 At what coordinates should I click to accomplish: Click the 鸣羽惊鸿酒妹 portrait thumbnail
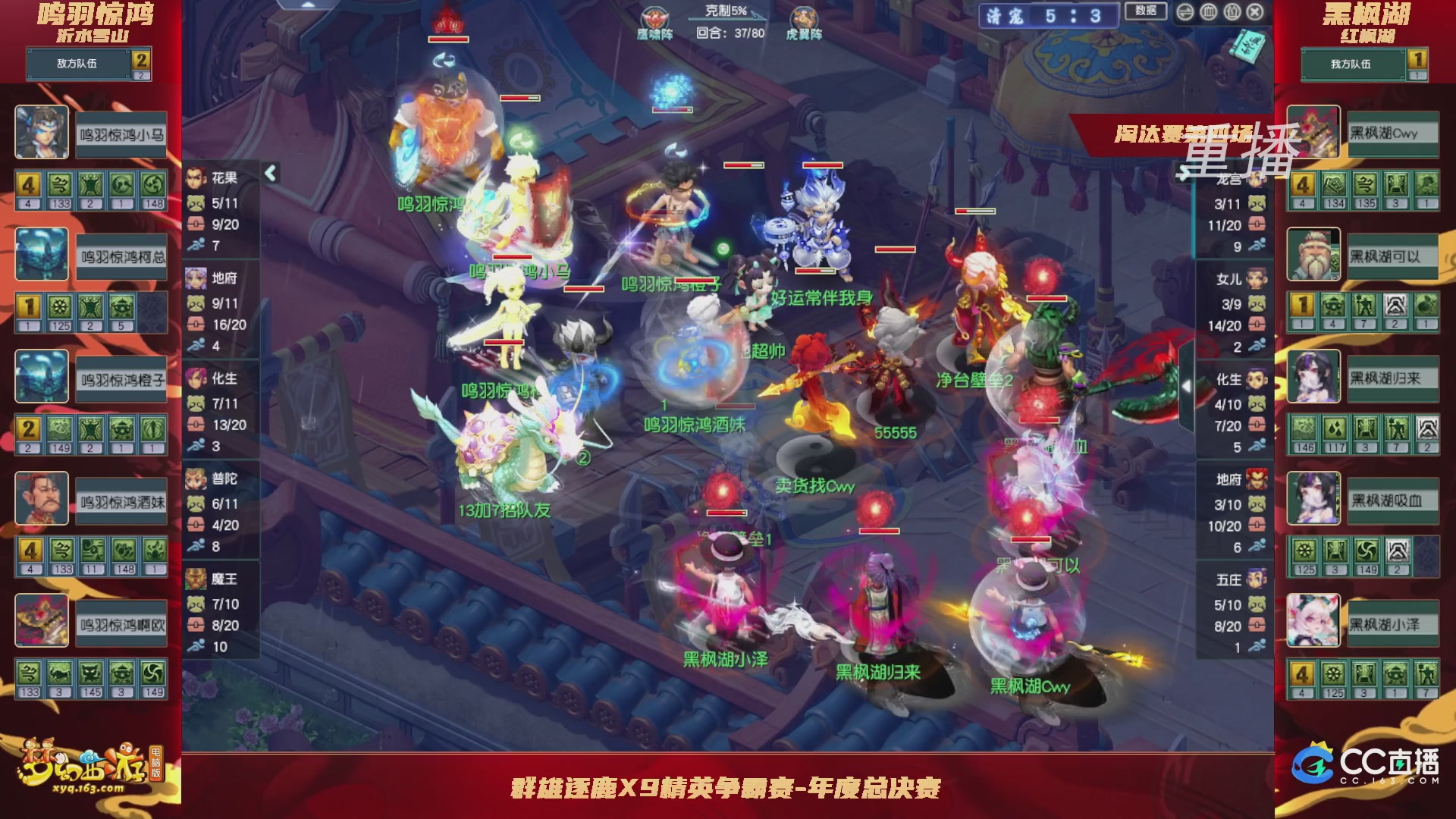click(42, 500)
